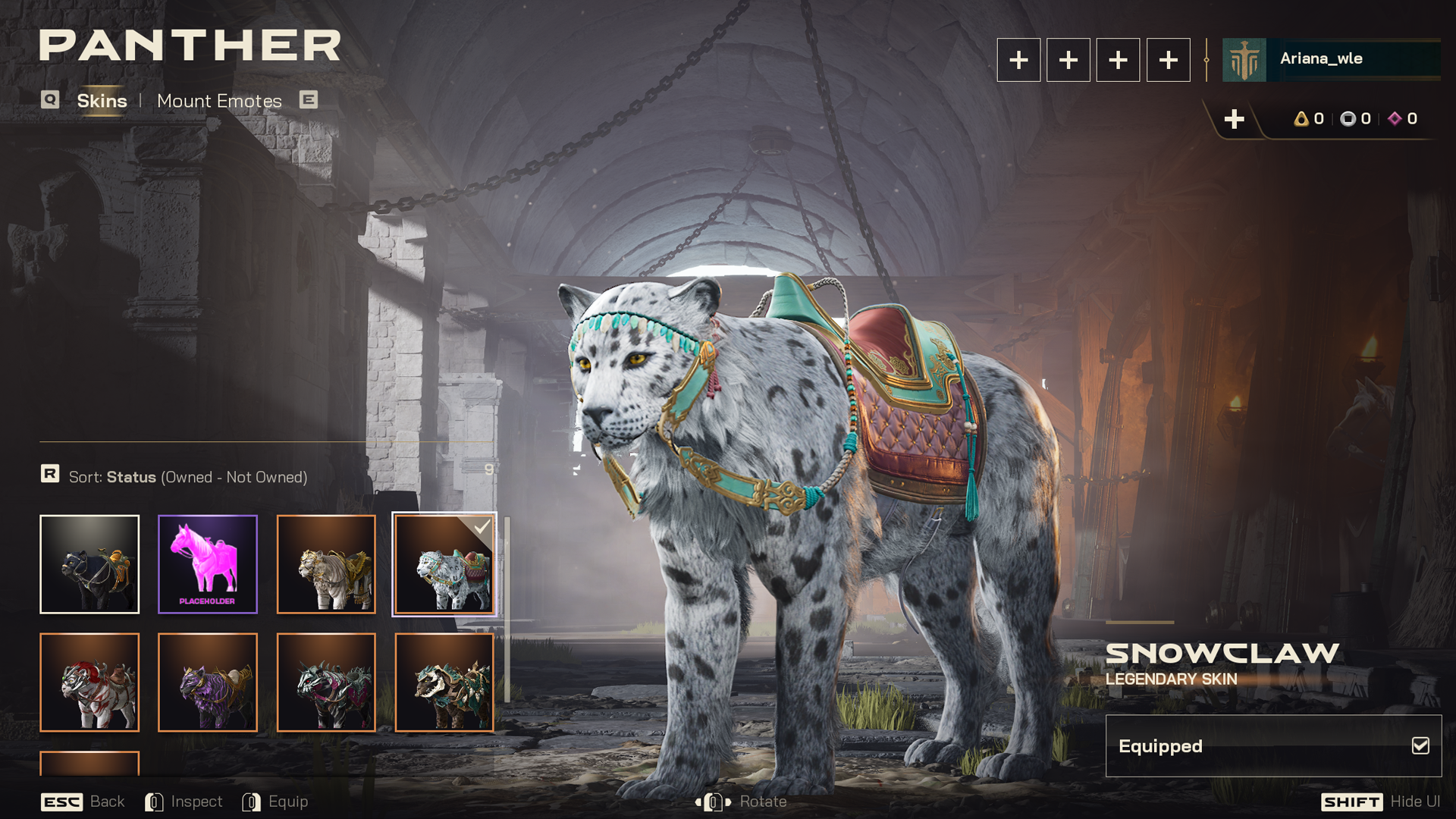The width and height of the screenshot is (1456, 819).
Task: Select the black panther skin thumbnail
Action: tap(89, 564)
